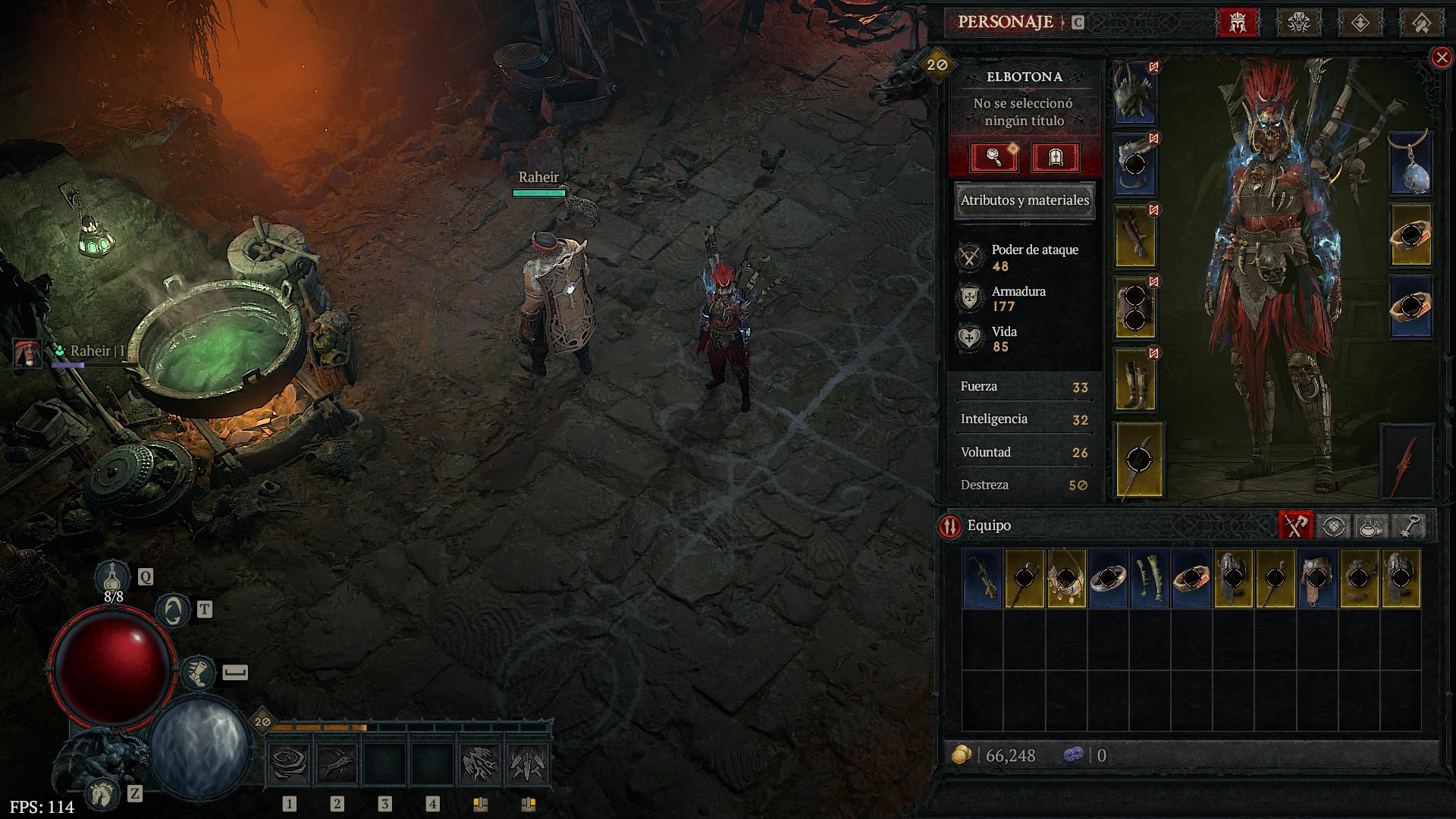This screenshot has height=819, width=1456.
Task: Open the diamond emblem tab
Action: [1360, 23]
